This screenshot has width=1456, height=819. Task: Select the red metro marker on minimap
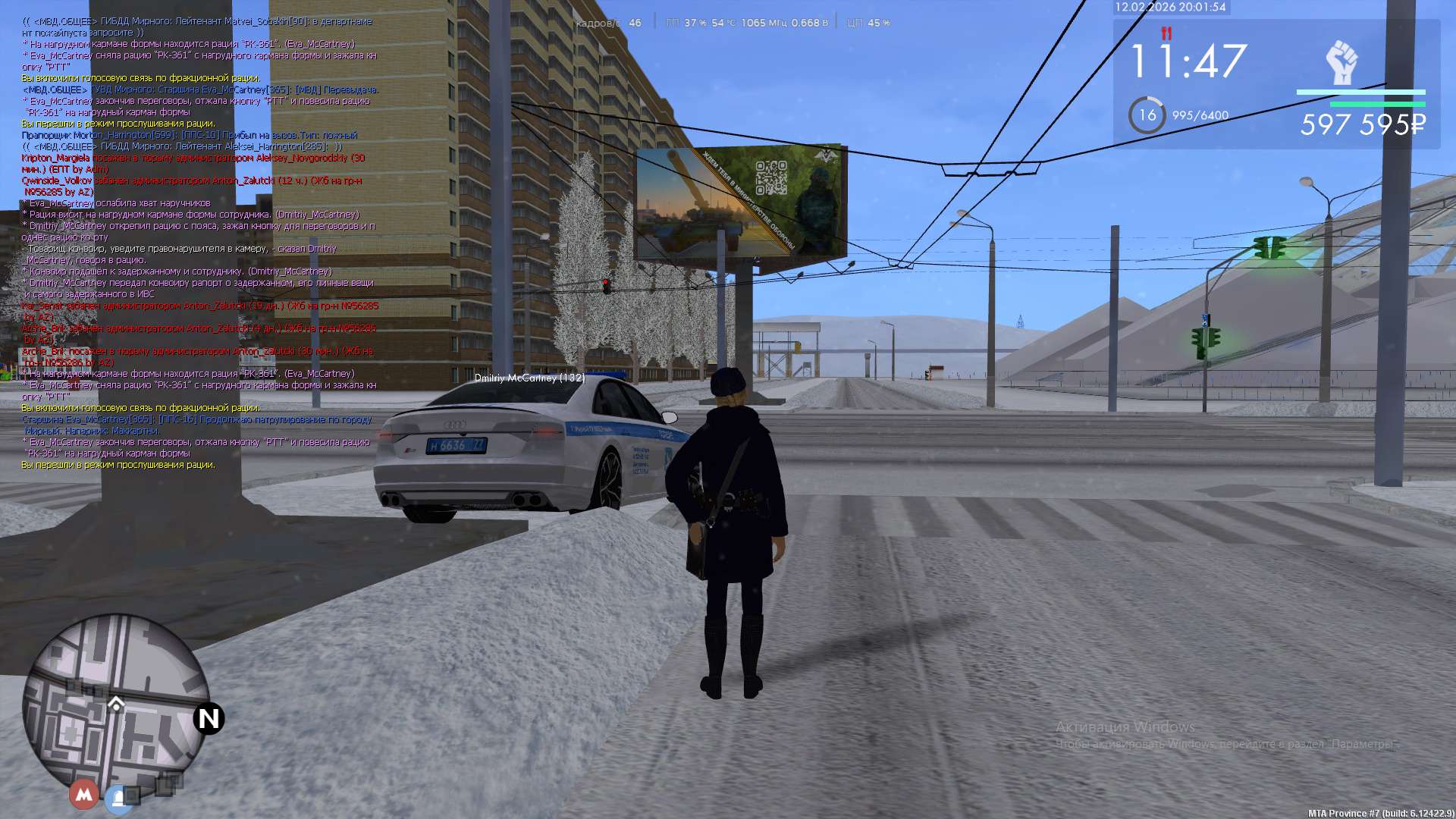(x=83, y=794)
